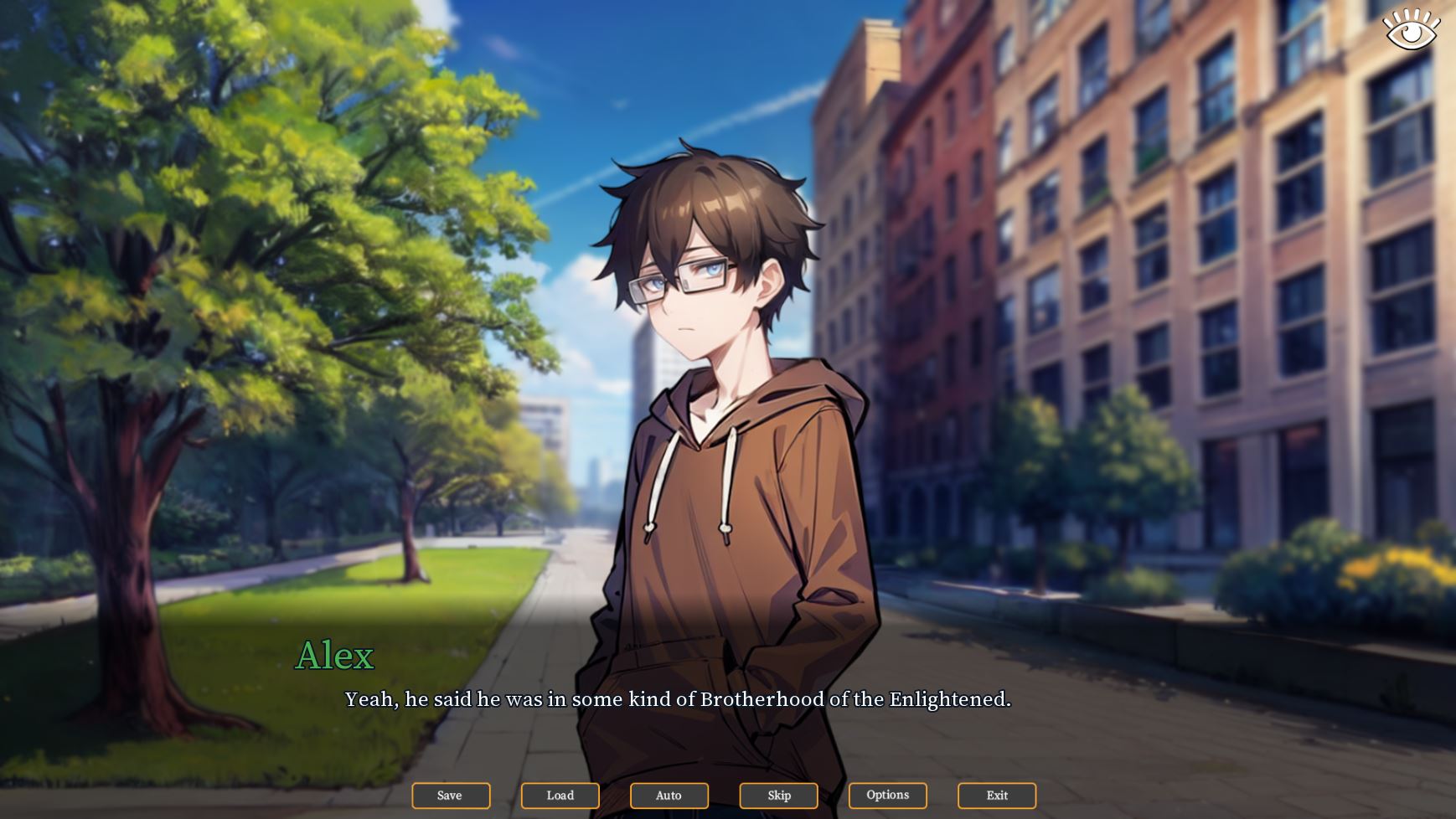Exit the game
Screen dimensions: 1456x819
point(997,796)
